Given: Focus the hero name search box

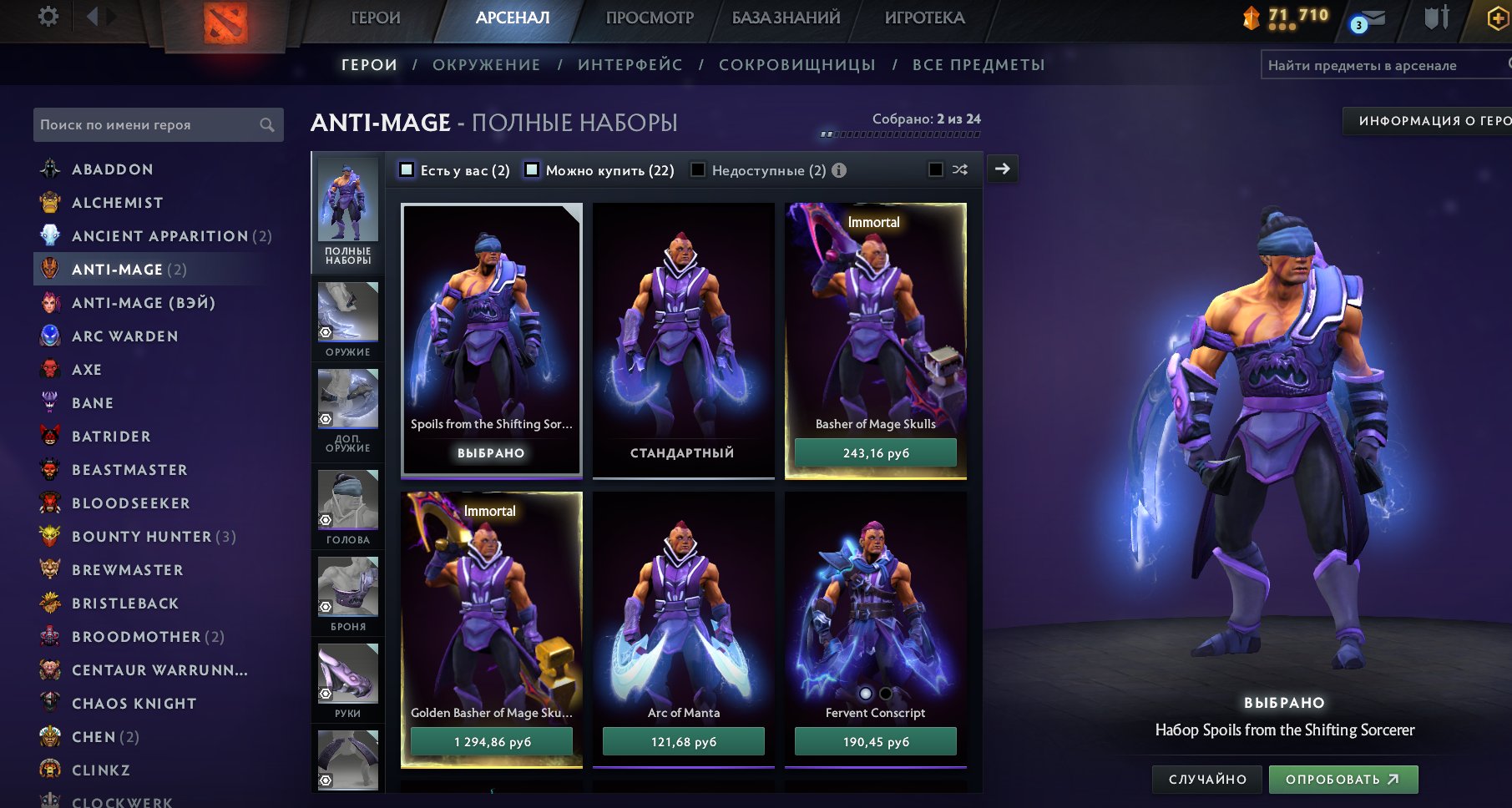Looking at the screenshot, I should click(150, 124).
